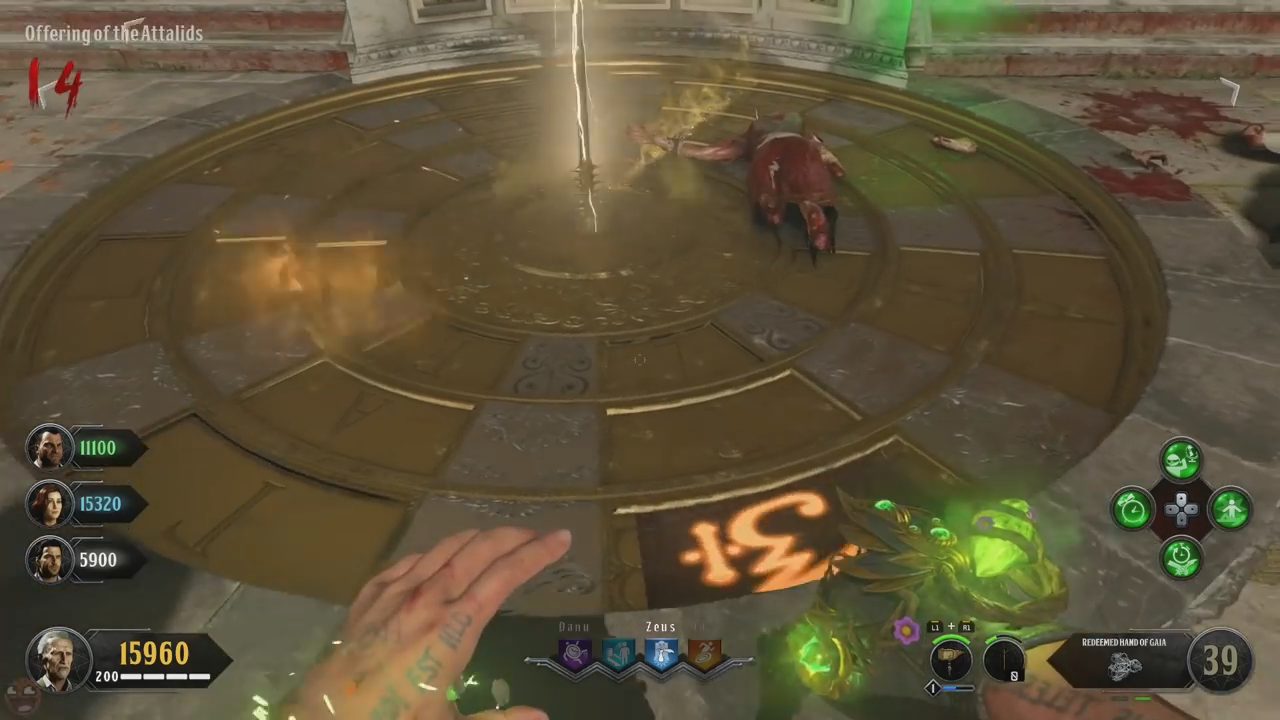Click the orange running-man perk icon
This screenshot has width=1280, height=720.
coord(703,655)
